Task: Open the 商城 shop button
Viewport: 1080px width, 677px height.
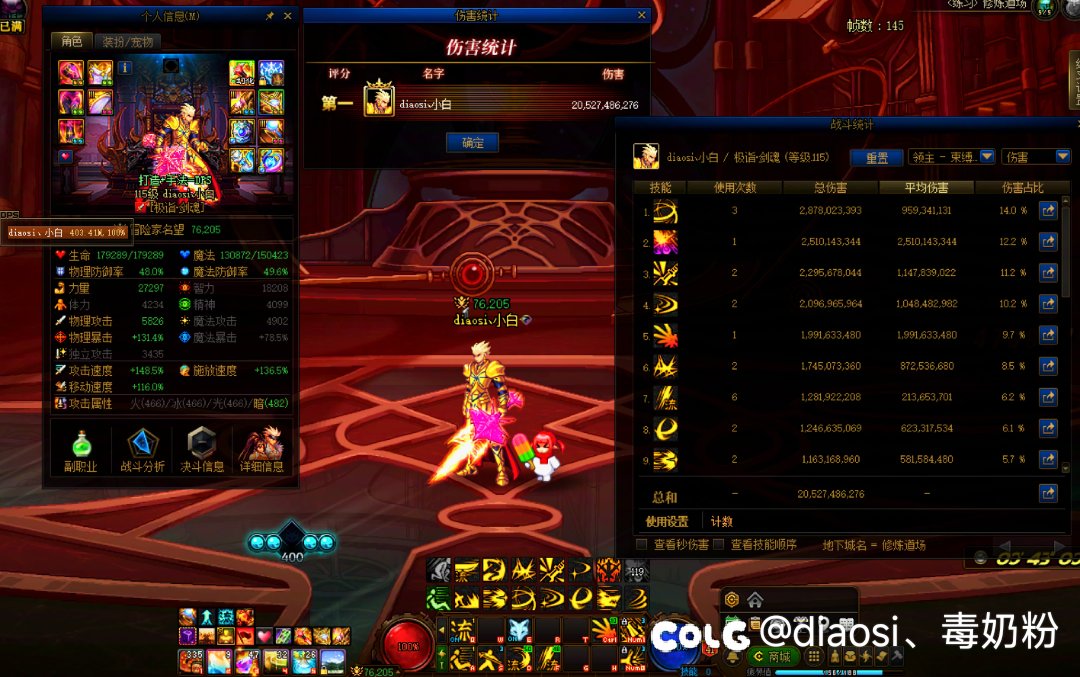Action: pyautogui.click(x=772, y=656)
